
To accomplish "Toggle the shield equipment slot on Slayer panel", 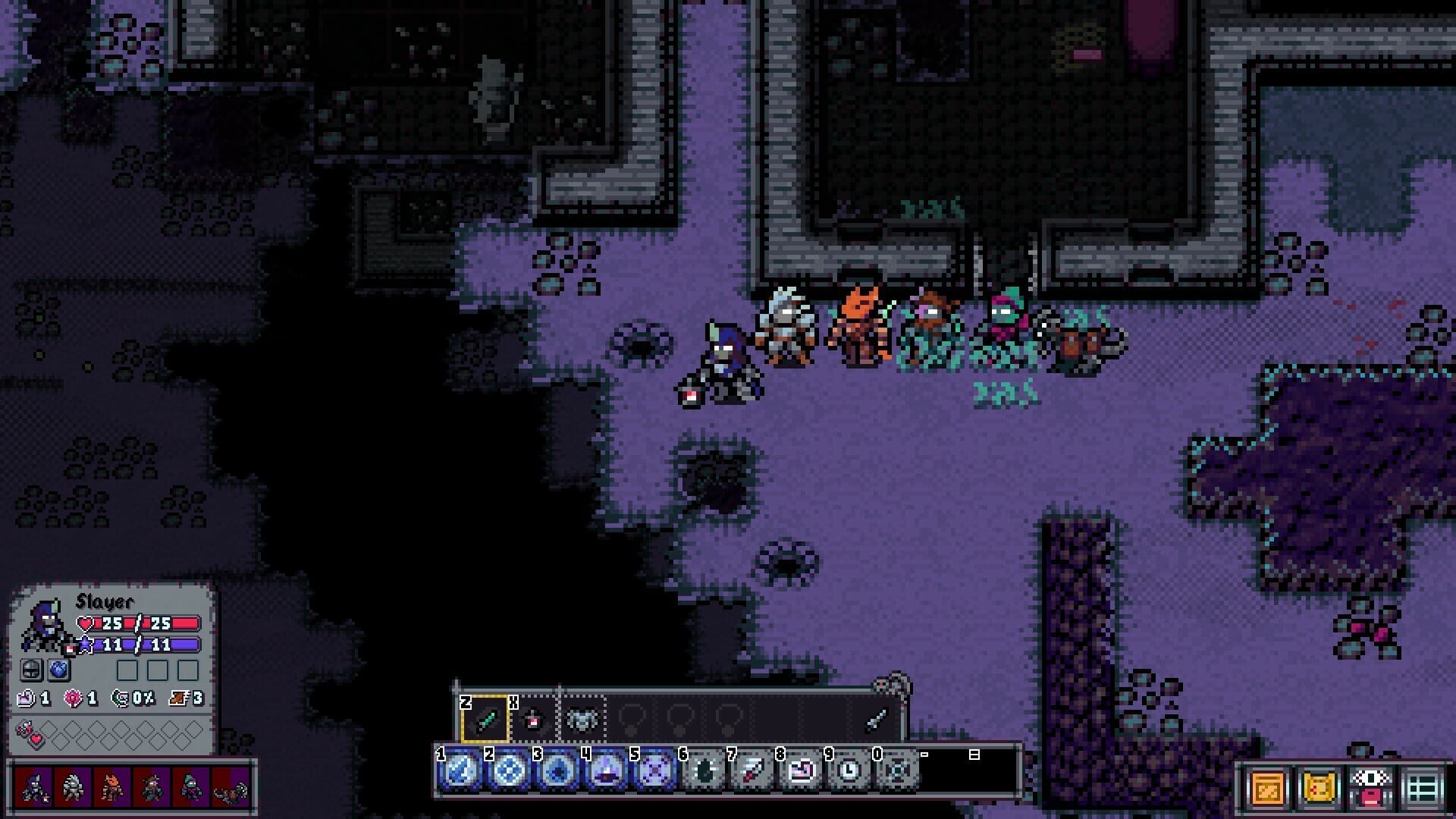I will [x=32, y=670].
